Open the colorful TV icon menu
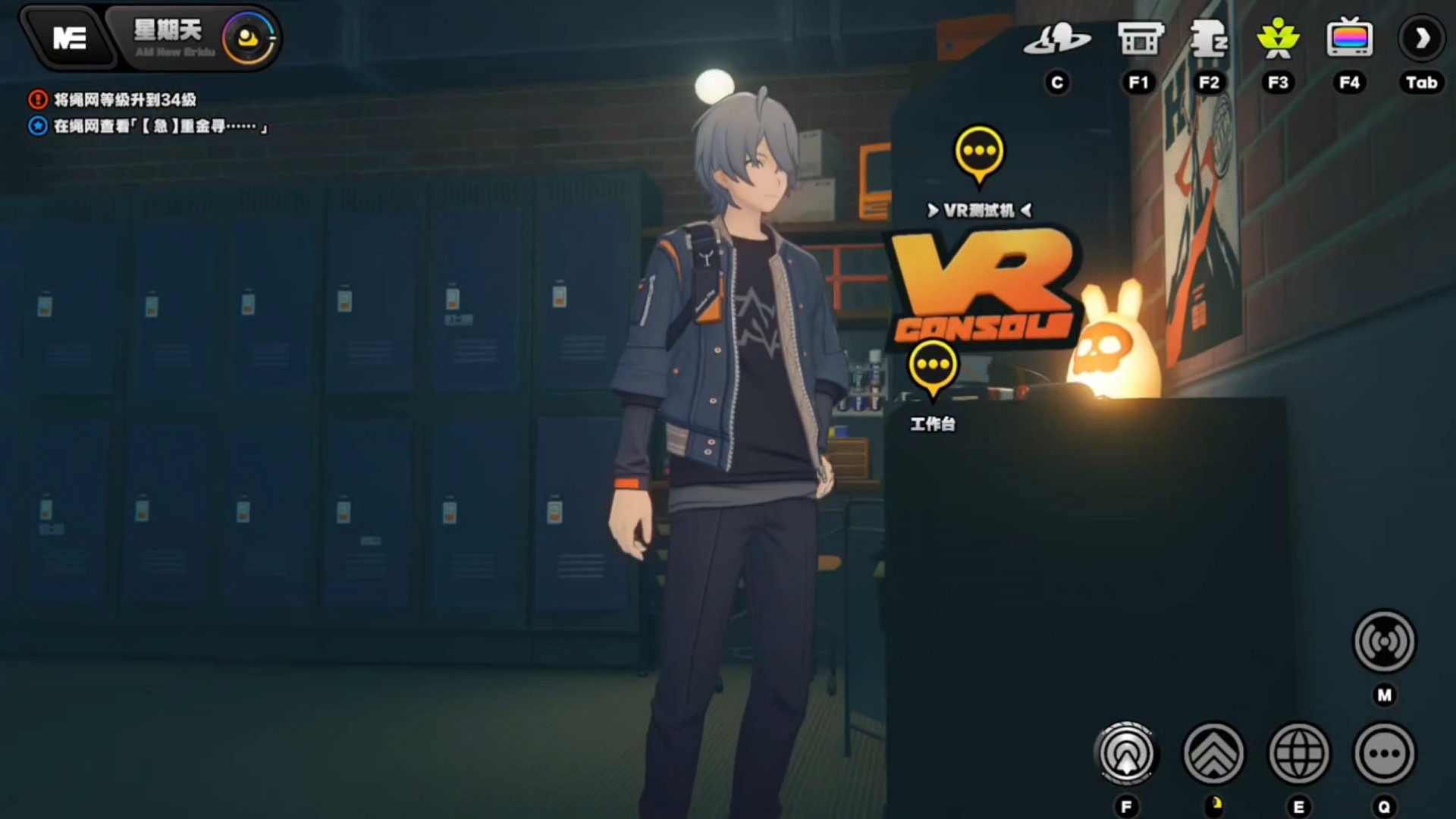The height and width of the screenshot is (819, 1456). point(1349,39)
